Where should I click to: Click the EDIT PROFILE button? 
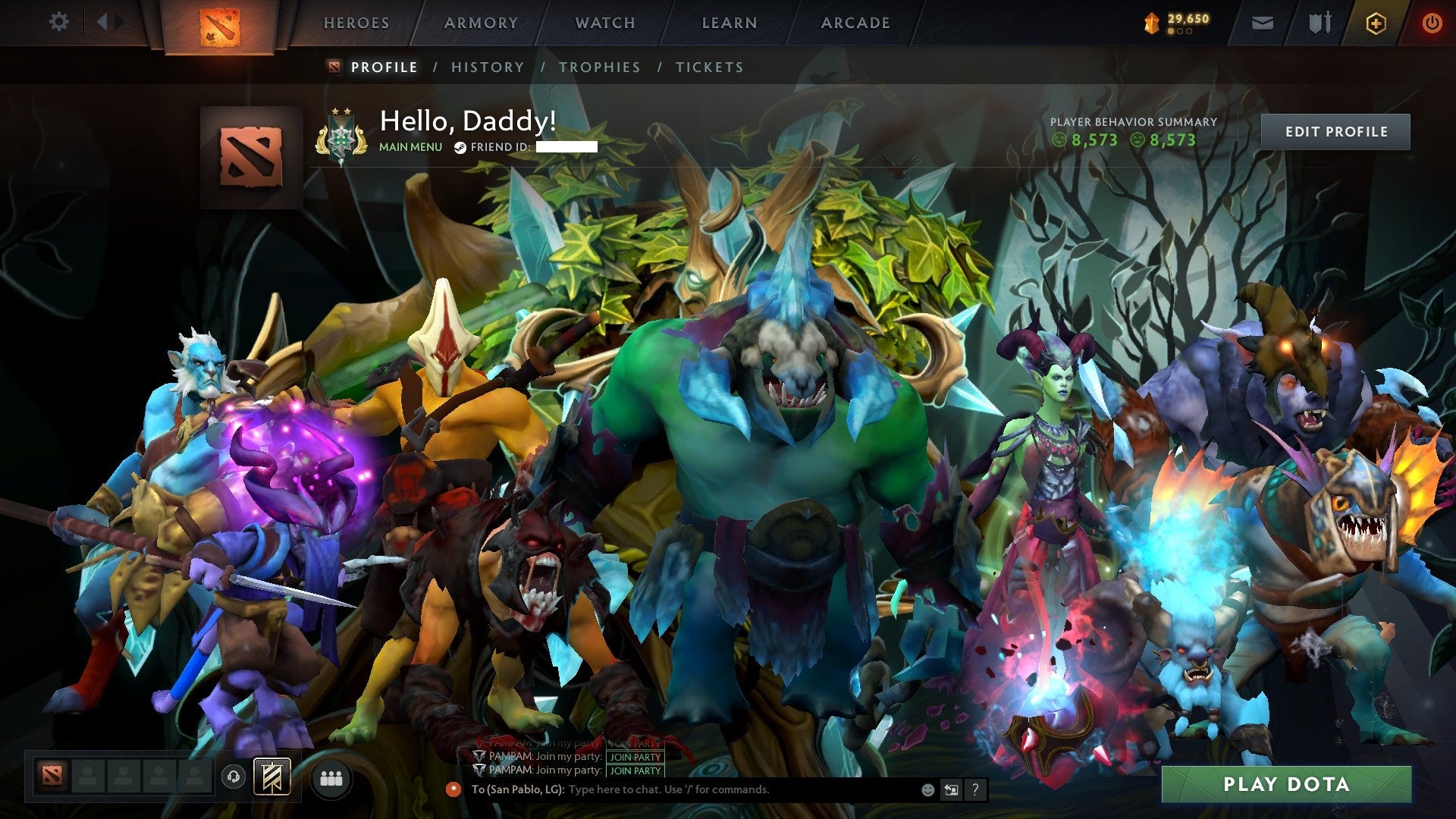1336,130
